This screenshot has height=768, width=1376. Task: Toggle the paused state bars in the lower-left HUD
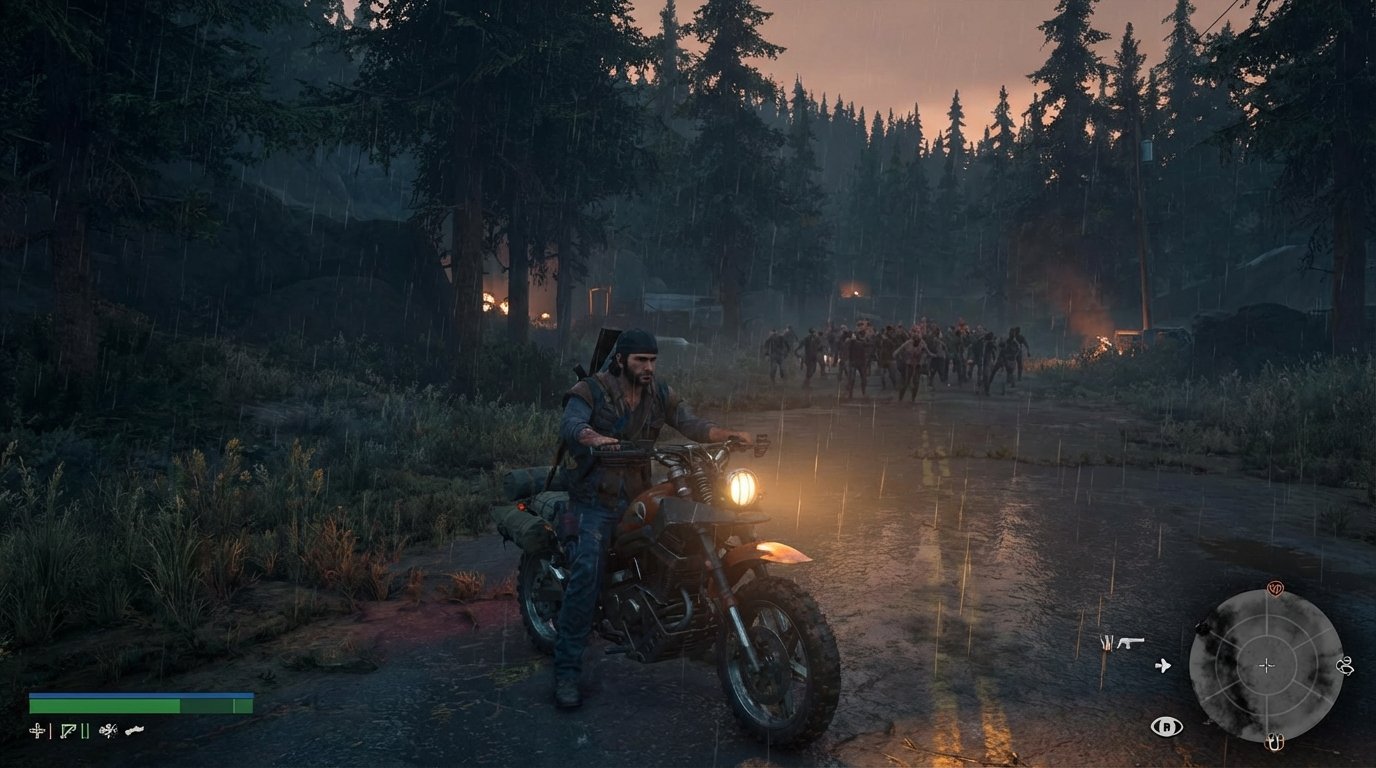coord(84,730)
